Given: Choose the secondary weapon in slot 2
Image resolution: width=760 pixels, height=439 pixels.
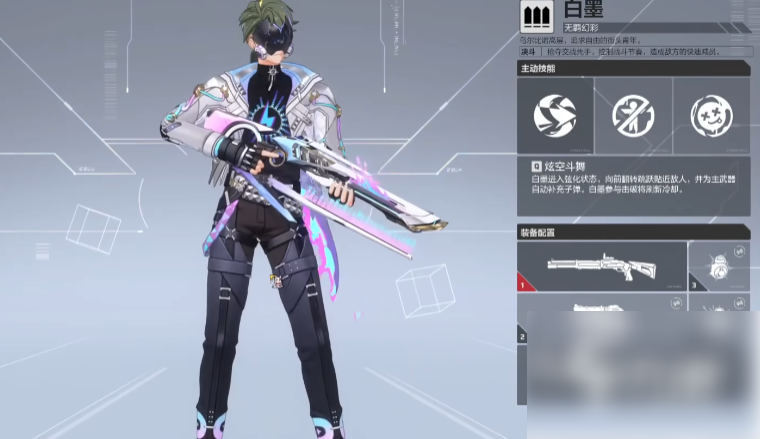Looking at the screenshot, I should click(x=602, y=310).
